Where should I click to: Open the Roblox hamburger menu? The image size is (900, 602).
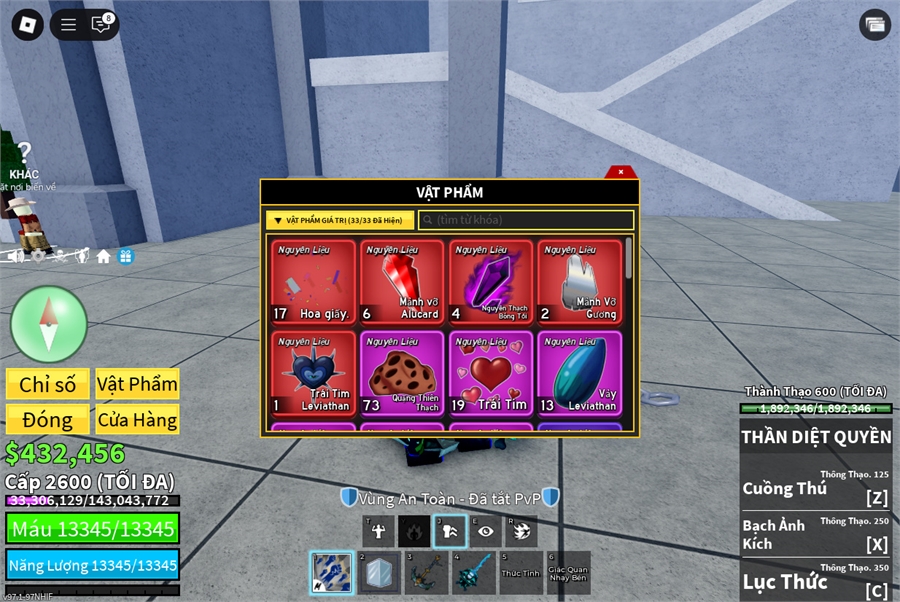pyautogui.click(x=68, y=25)
